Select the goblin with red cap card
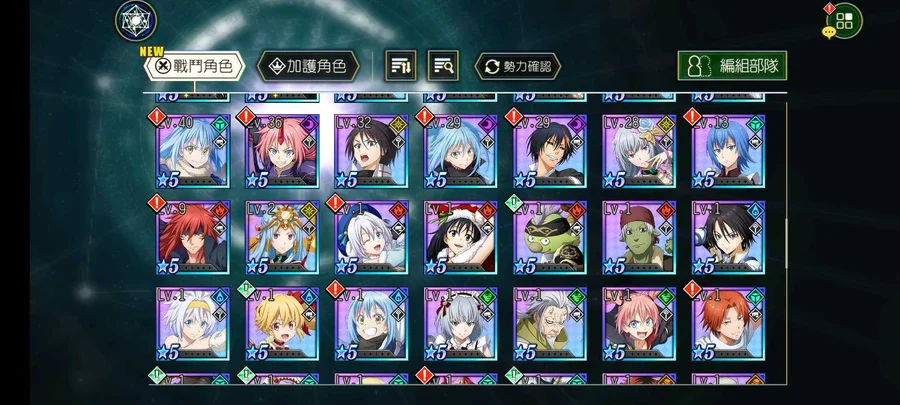The height and width of the screenshot is (405, 900). pyautogui.click(x=639, y=238)
